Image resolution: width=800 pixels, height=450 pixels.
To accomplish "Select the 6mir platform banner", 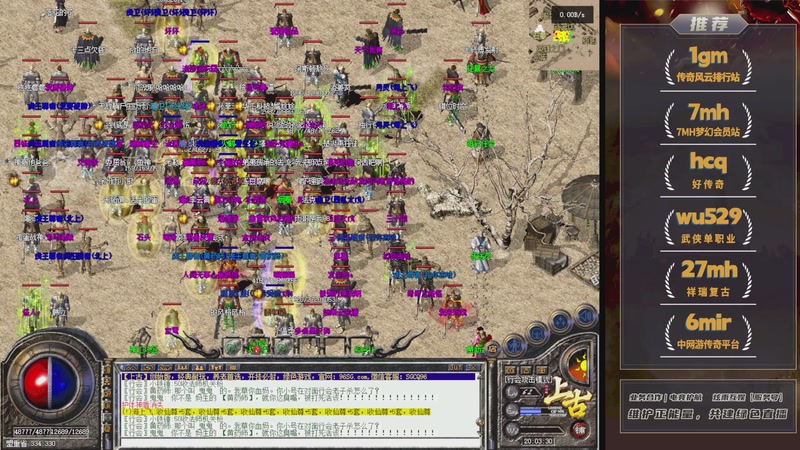I will (x=708, y=331).
